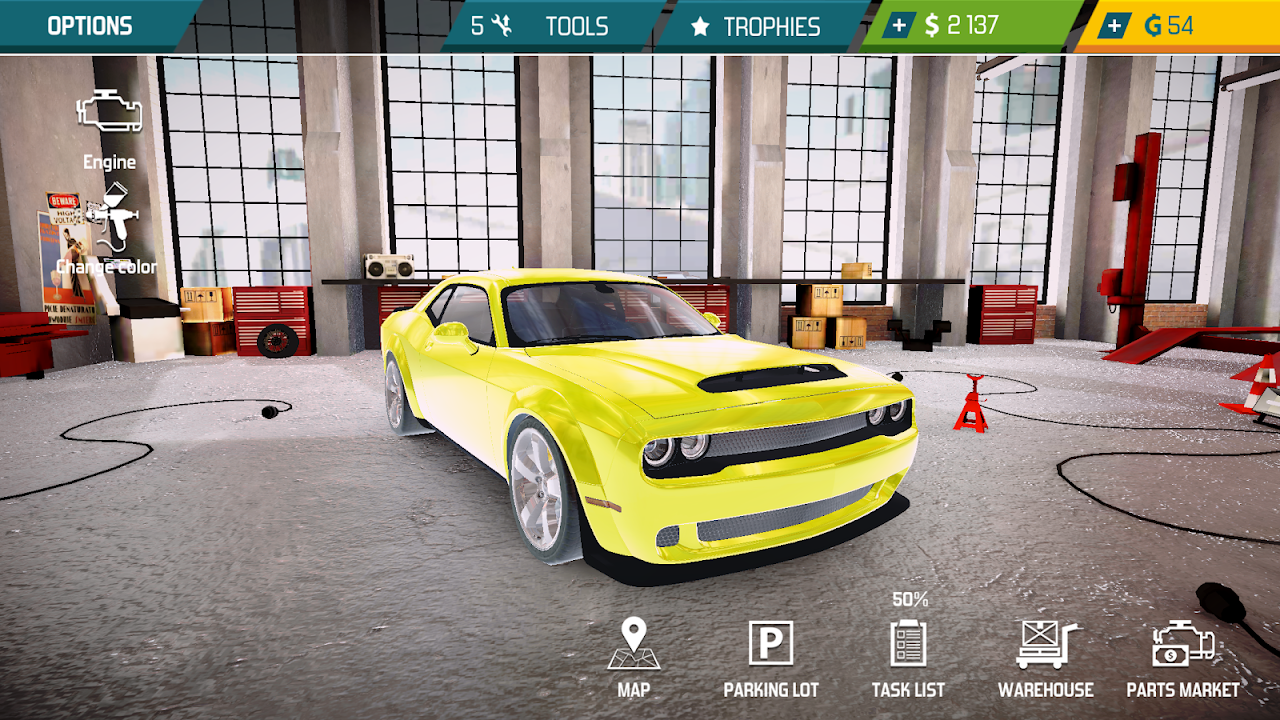
Task: Add more cash with the dollar plus button
Action: pyautogui.click(x=900, y=26)
